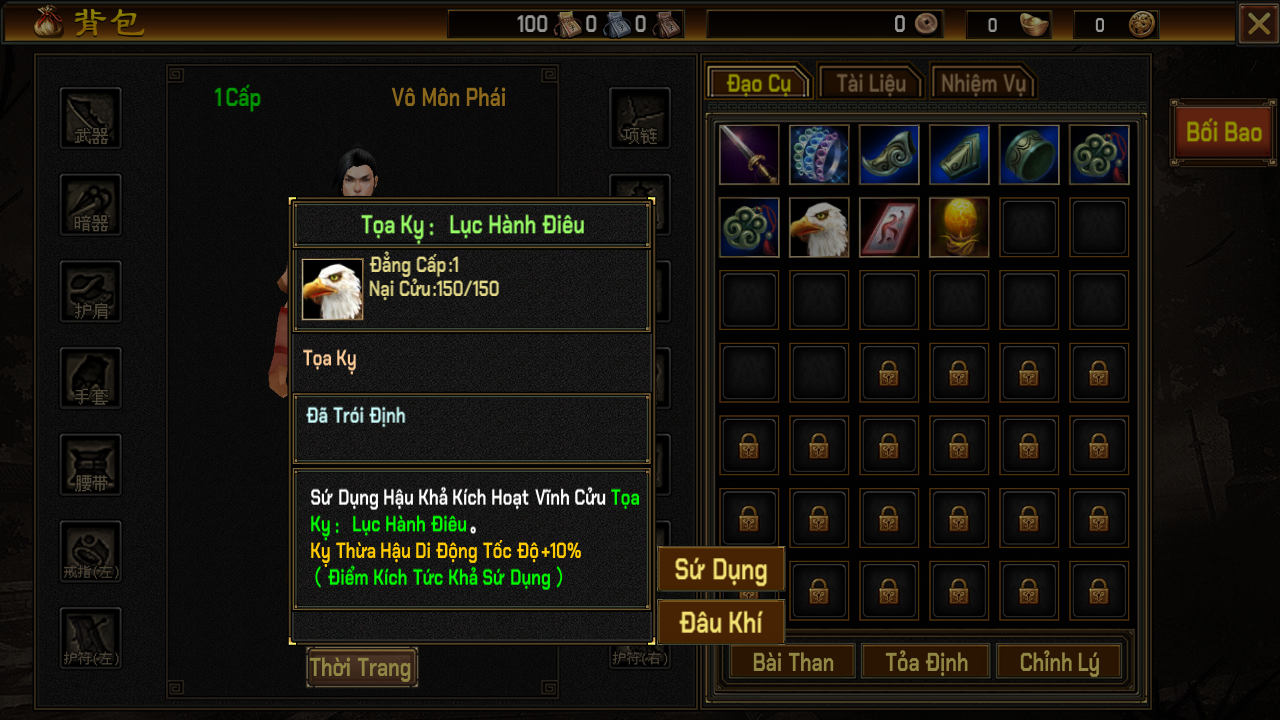This screenshot has height=720, width=1280.
Task: Use the Lục Hành Điêu mount via Sử Dụng
Action: pyautogui.click(x=720, y=570)
